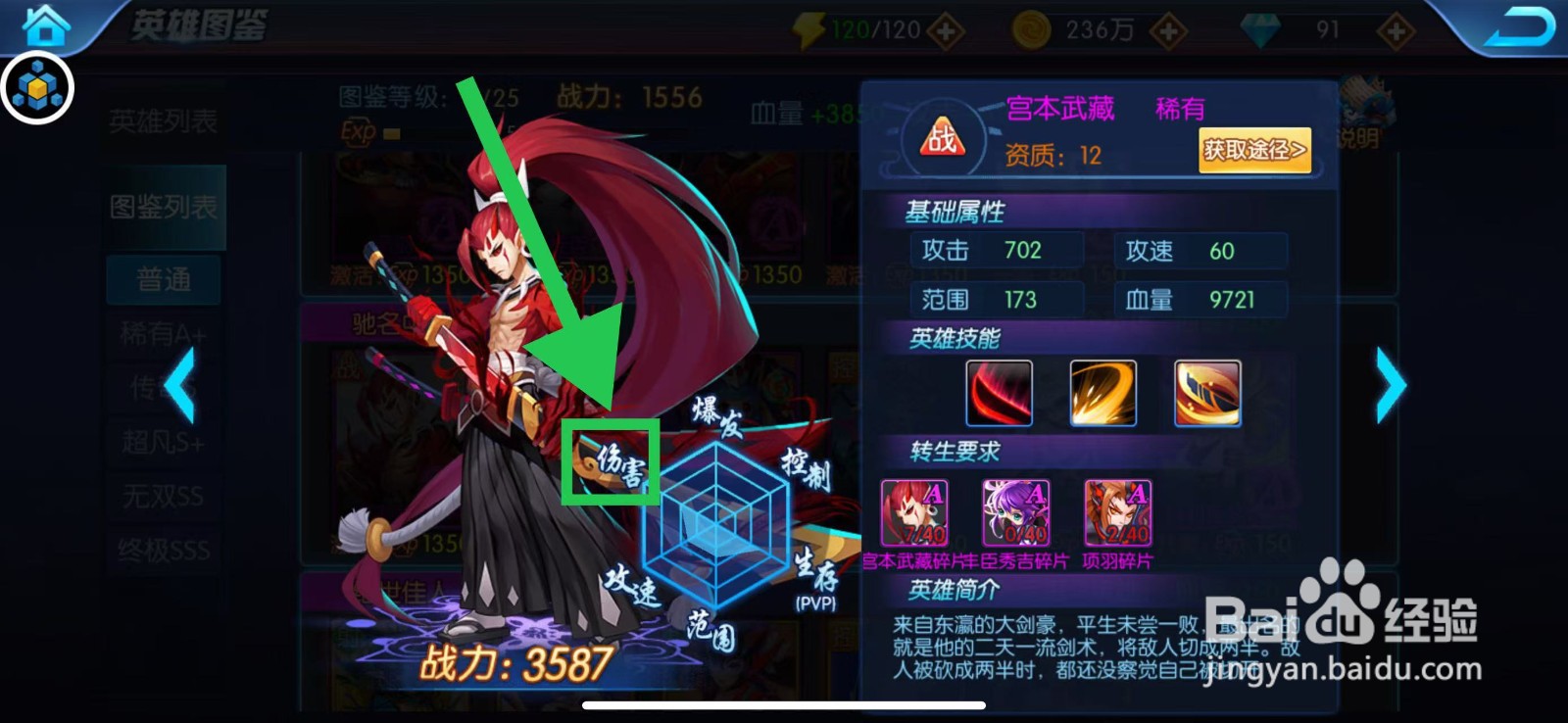Select the orange slash second skill icon
This screenshot has width=1568, height=723.
tap(1104, 393)
